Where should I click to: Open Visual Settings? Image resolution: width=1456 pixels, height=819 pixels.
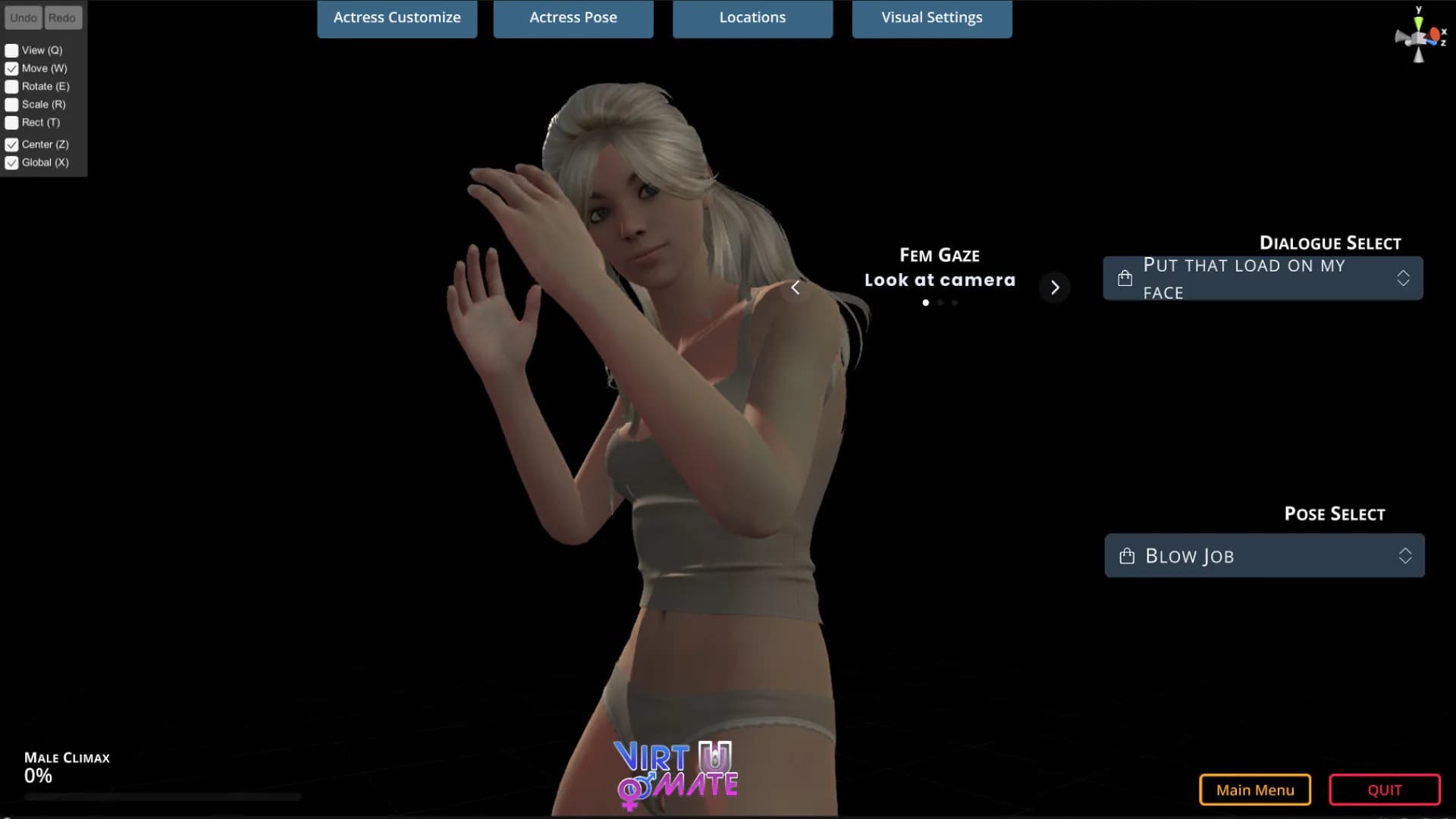pyautogui.click(x=932, y=17)
